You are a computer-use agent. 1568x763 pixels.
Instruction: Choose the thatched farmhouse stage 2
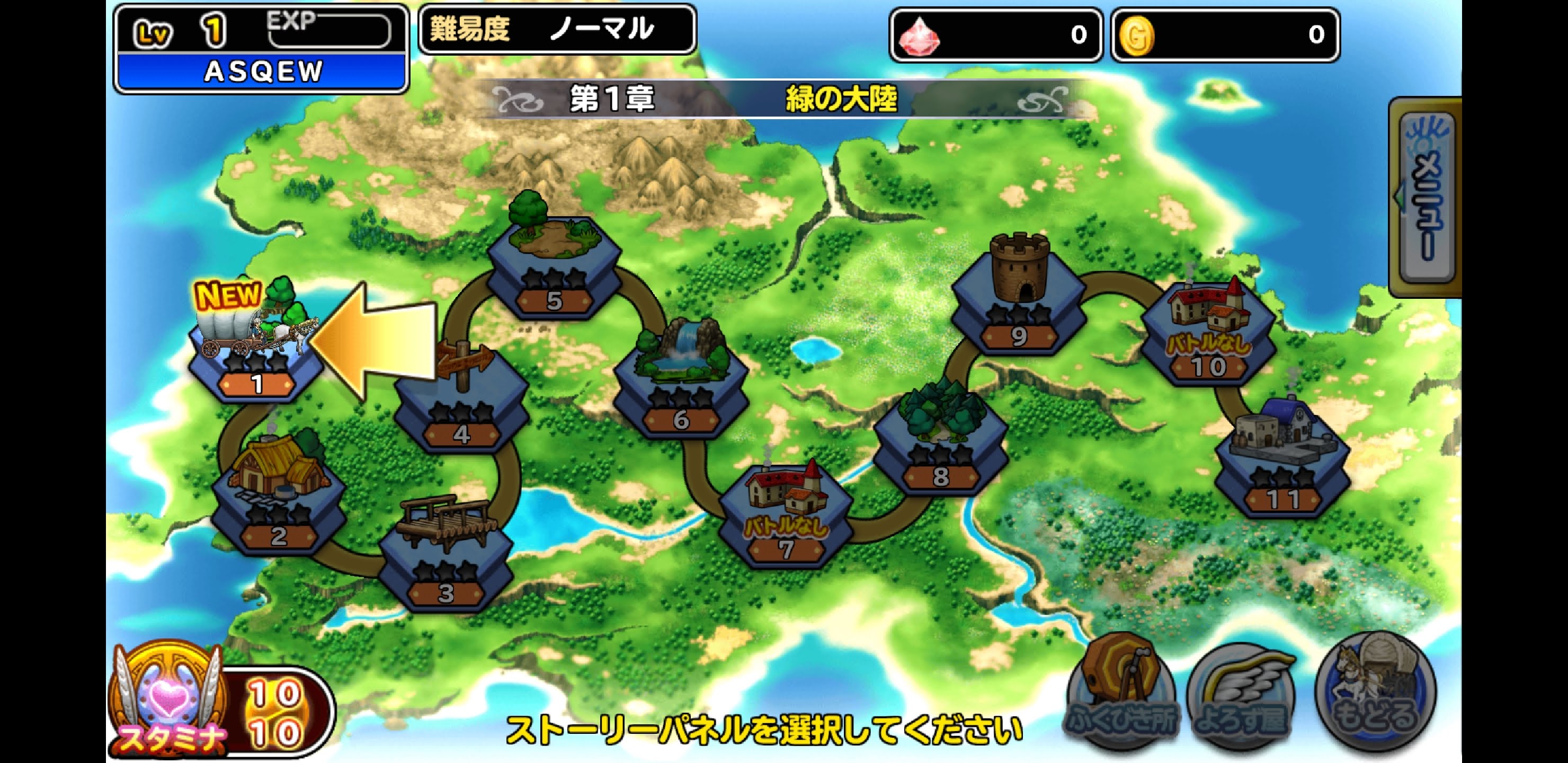279,499
